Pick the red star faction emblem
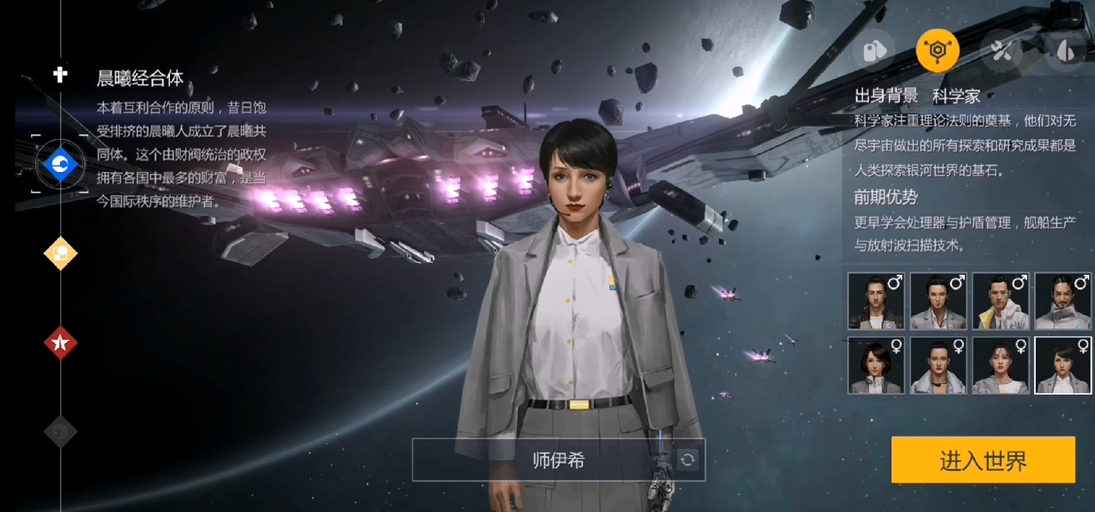 [x=60, y=343]
